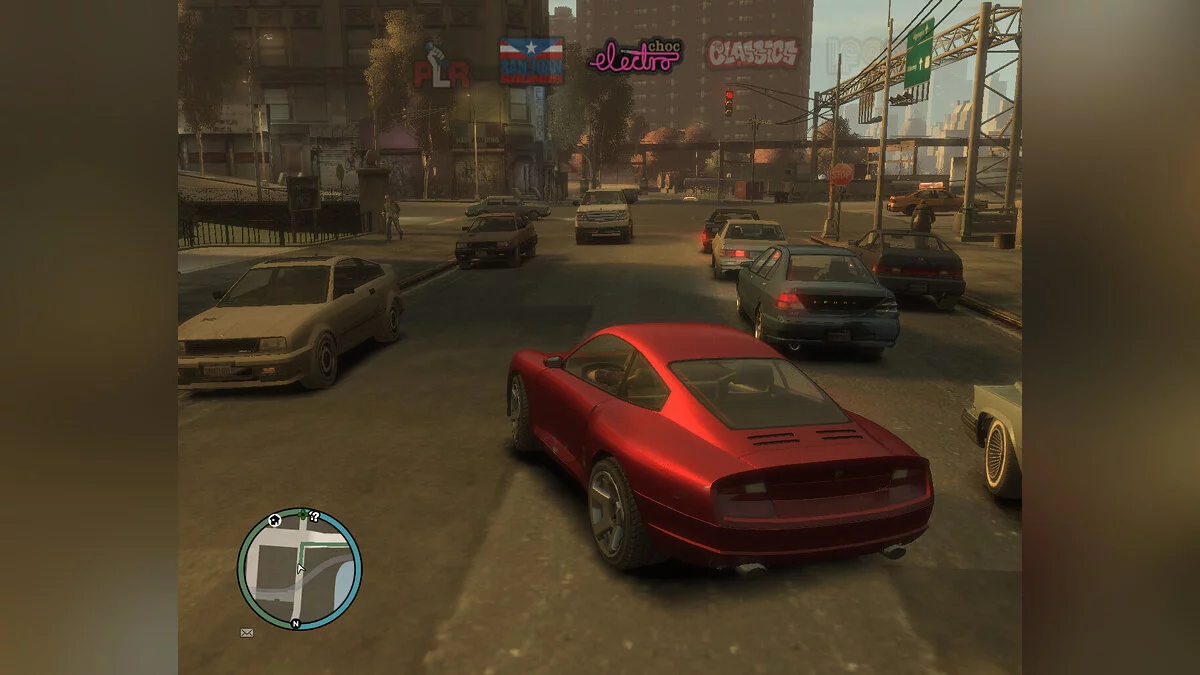Screen dimensions: 1200x675
Task: Open the circular minimap
Action: (299, 569)
